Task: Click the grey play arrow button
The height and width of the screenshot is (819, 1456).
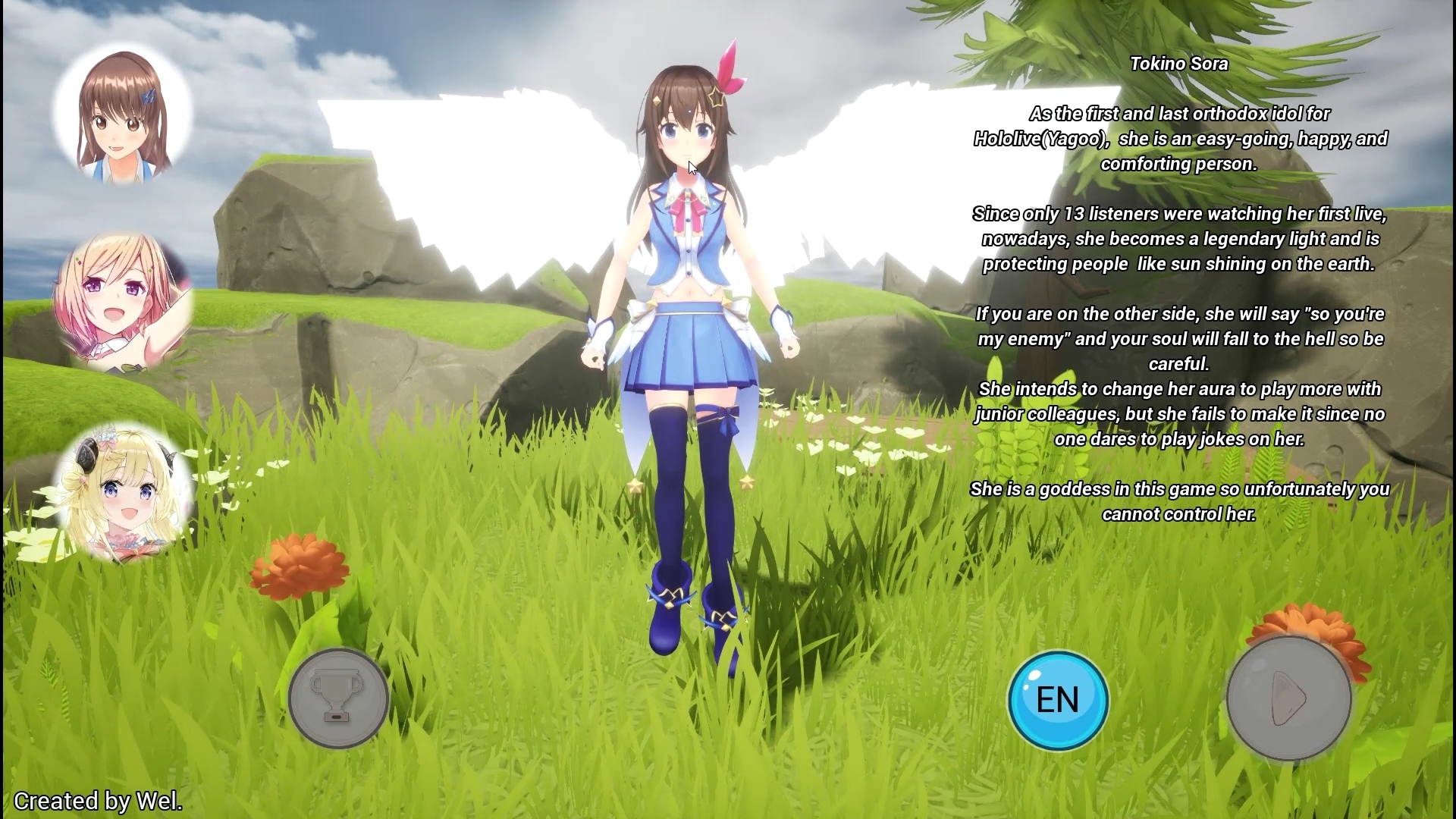Action: click(1288, 698)
